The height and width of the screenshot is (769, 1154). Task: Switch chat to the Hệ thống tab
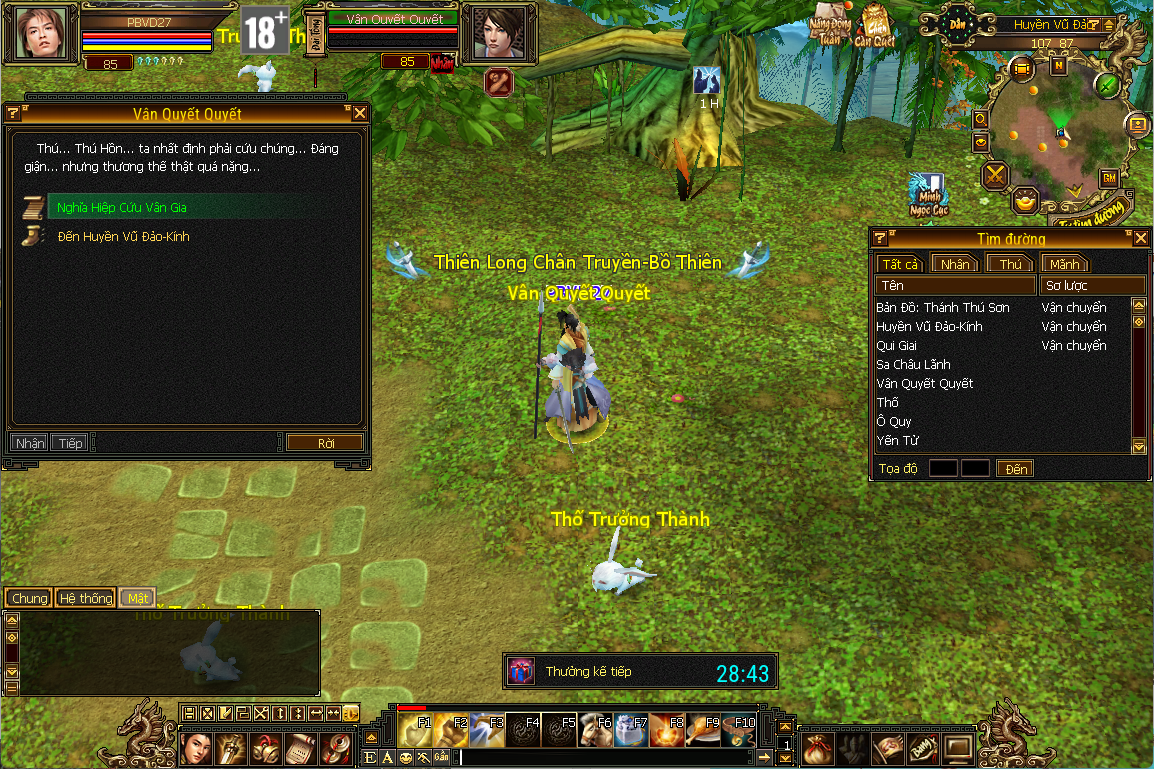(x=85, y=598)
